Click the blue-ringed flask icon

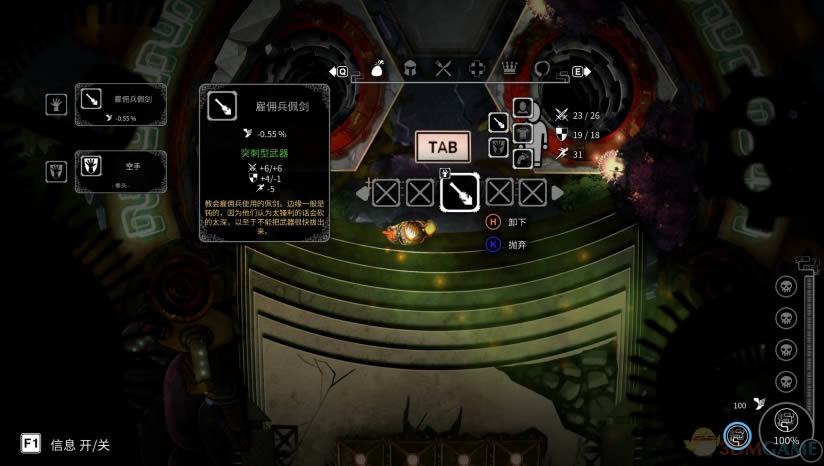coord(737,435)
